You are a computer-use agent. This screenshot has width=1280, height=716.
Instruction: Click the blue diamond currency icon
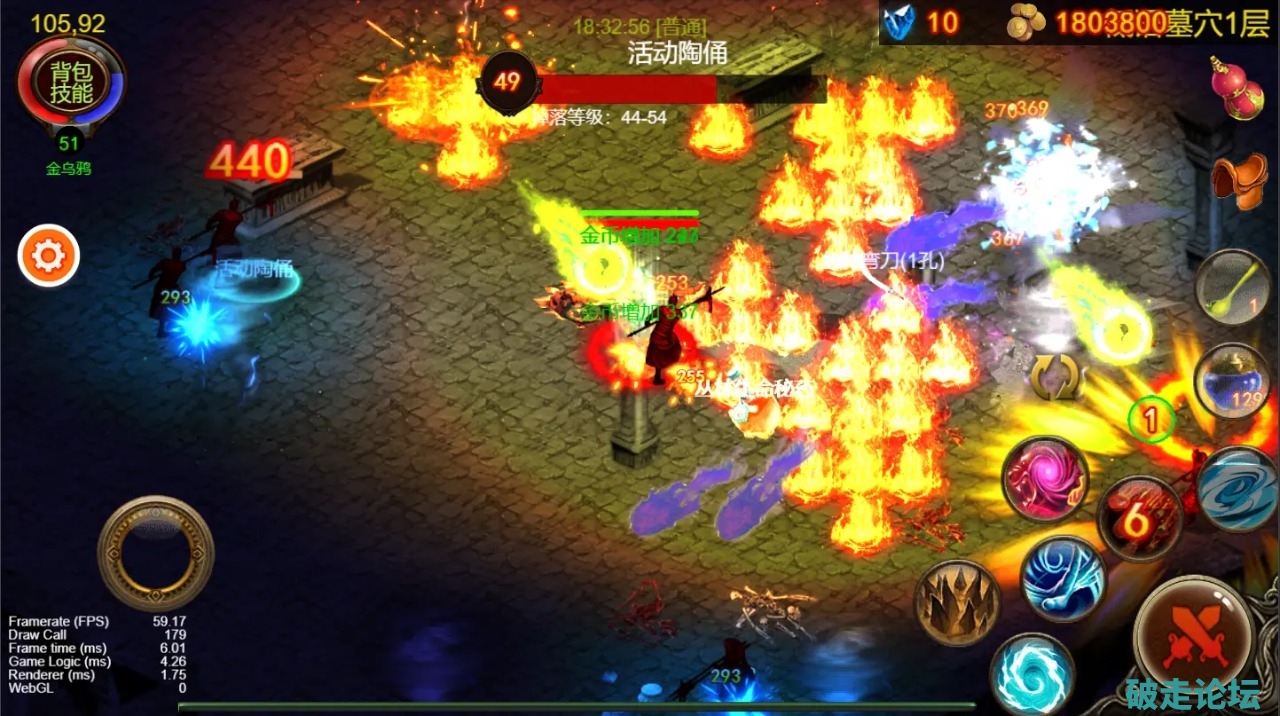901,21
